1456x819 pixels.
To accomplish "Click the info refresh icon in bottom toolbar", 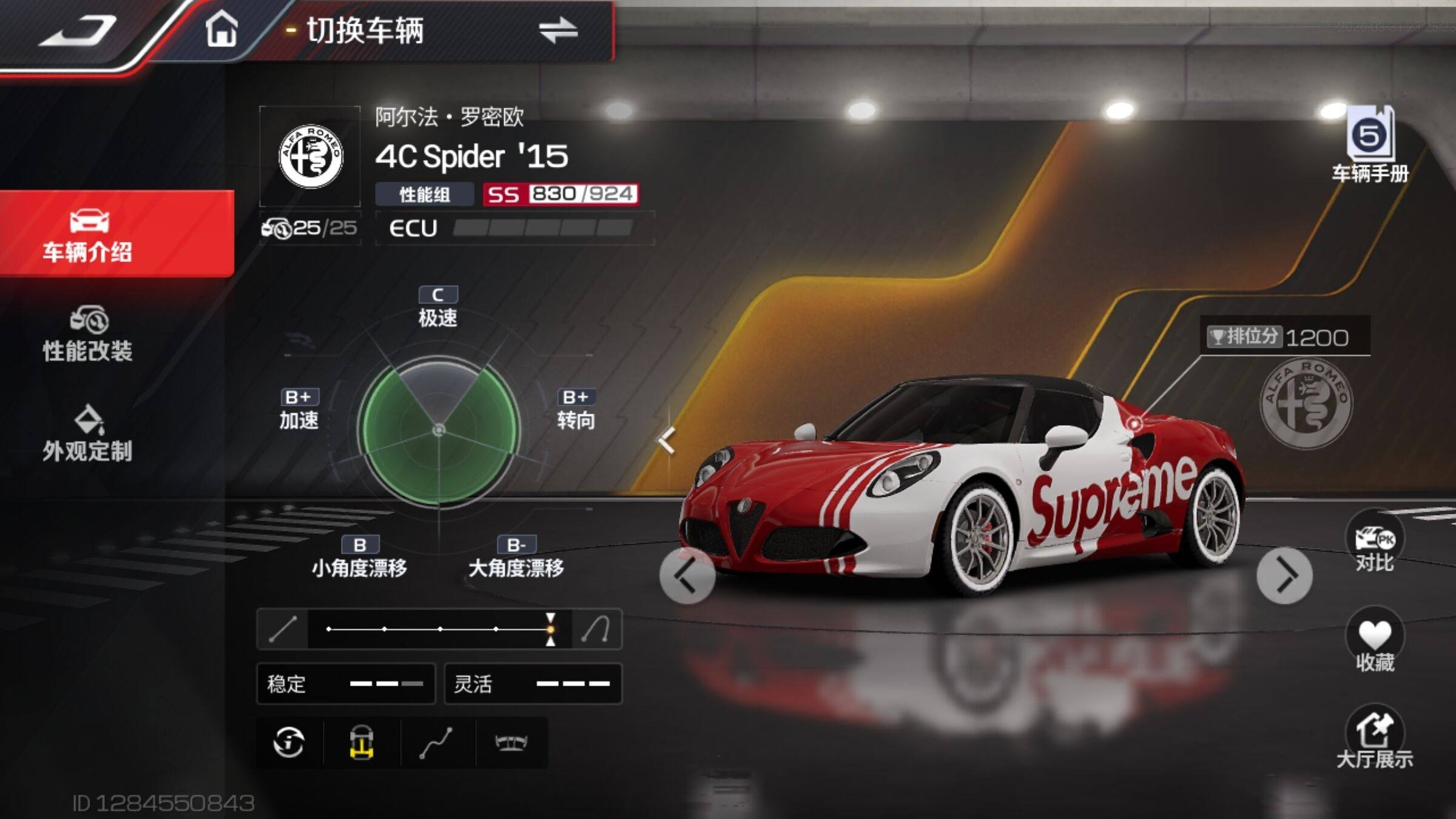I will coord(289,743).
